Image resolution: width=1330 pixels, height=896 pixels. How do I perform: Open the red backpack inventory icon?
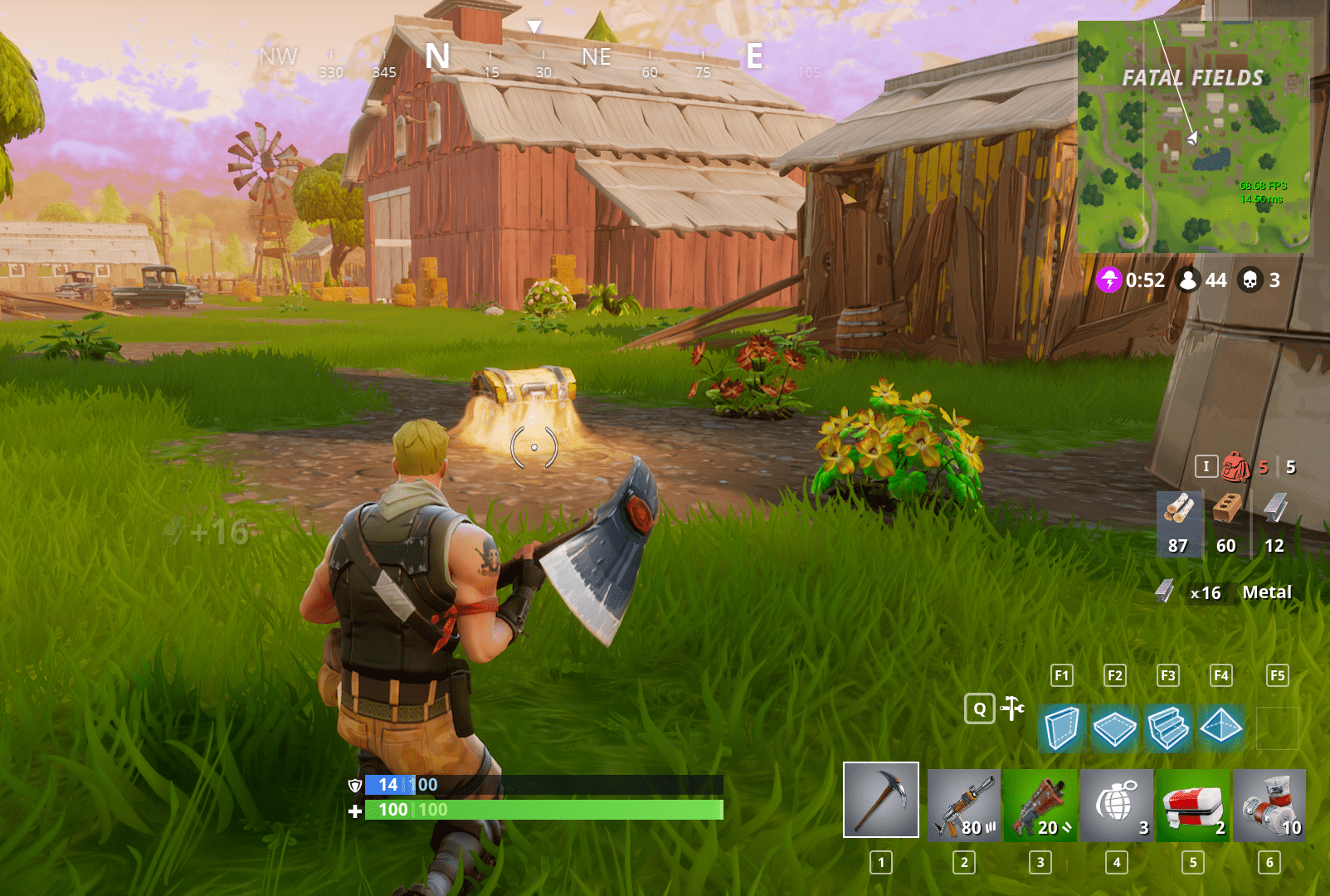click(x=1236, y=467)
